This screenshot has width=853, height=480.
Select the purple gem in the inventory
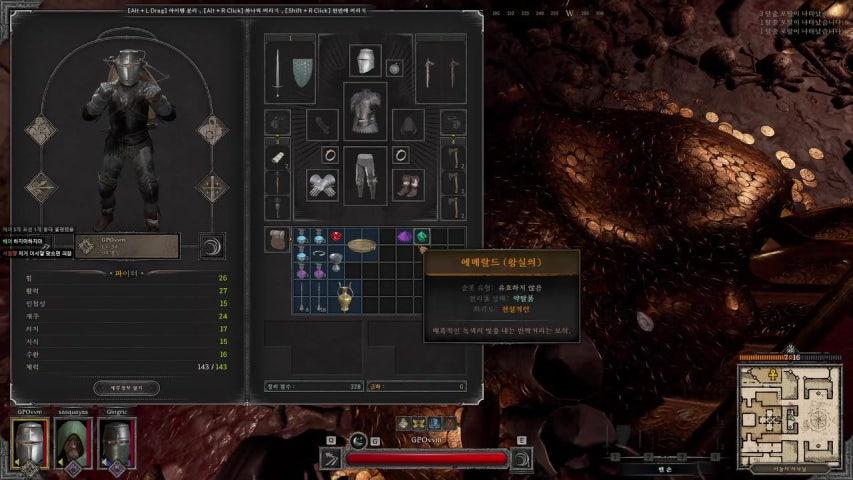(x=404, y=237)
